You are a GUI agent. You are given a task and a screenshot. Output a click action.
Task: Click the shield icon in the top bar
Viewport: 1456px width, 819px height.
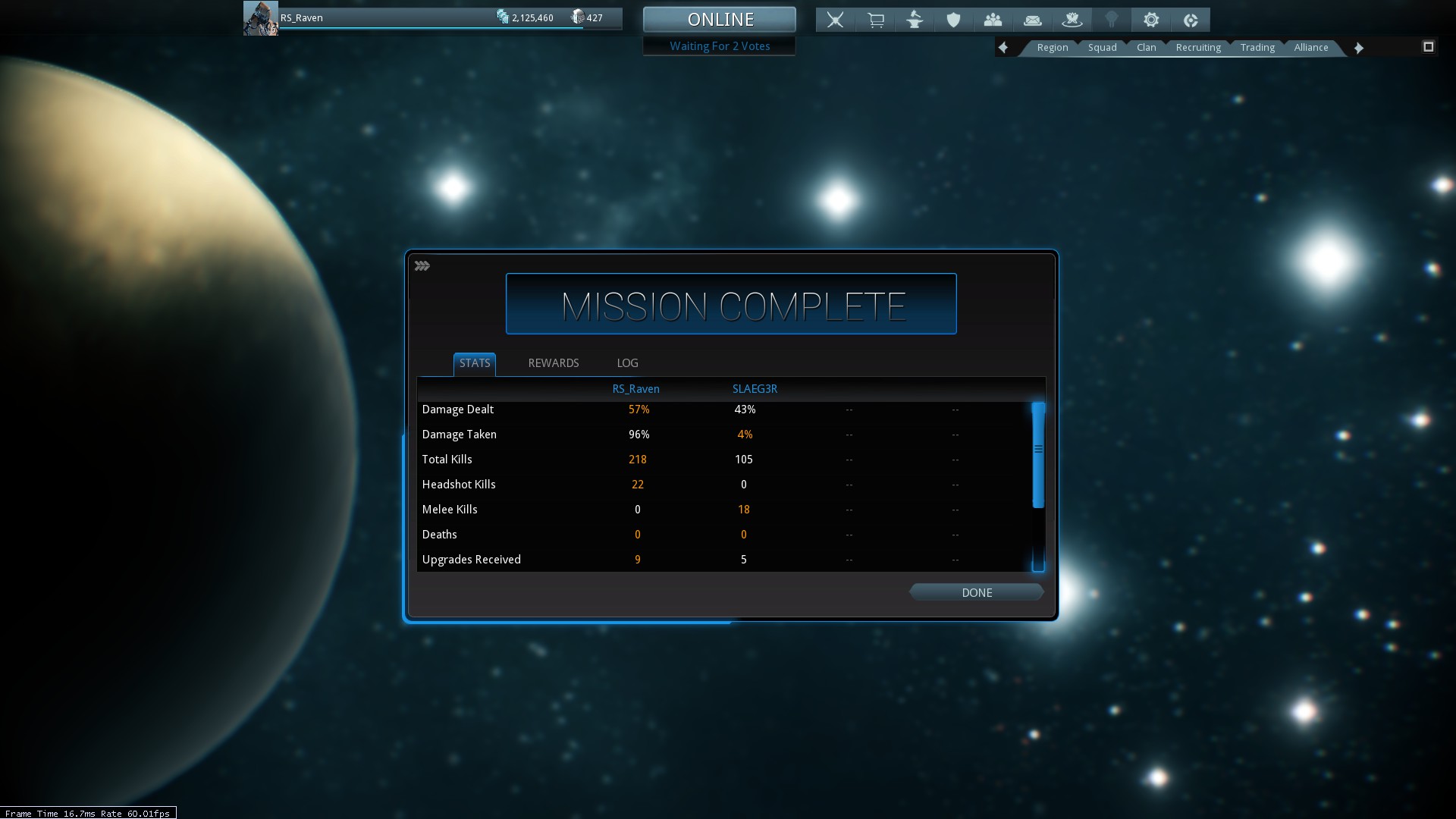(953, 20)
